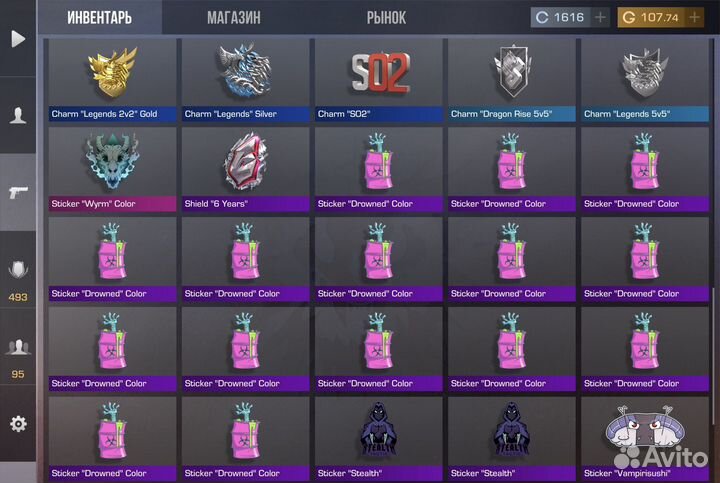Viewport: 720px width, 483px height.
Task: Choose the Charm "Legends" Silver item
Action: pyautogui.click(x=245, y=80)
